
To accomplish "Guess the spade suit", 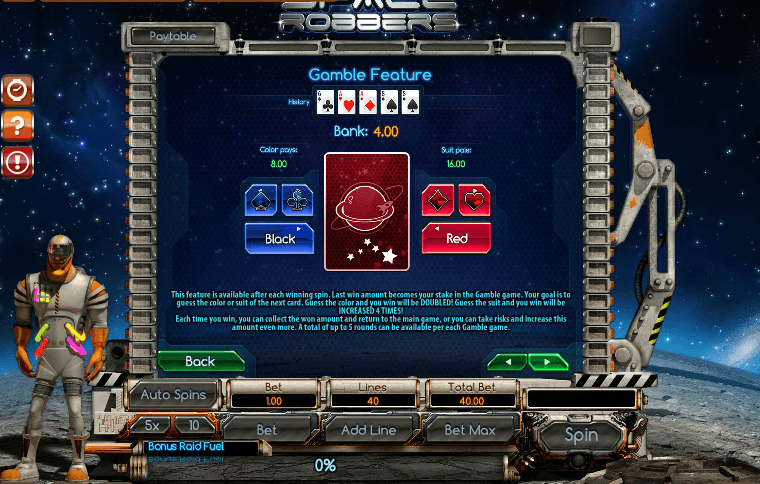I will coord(261,200).
